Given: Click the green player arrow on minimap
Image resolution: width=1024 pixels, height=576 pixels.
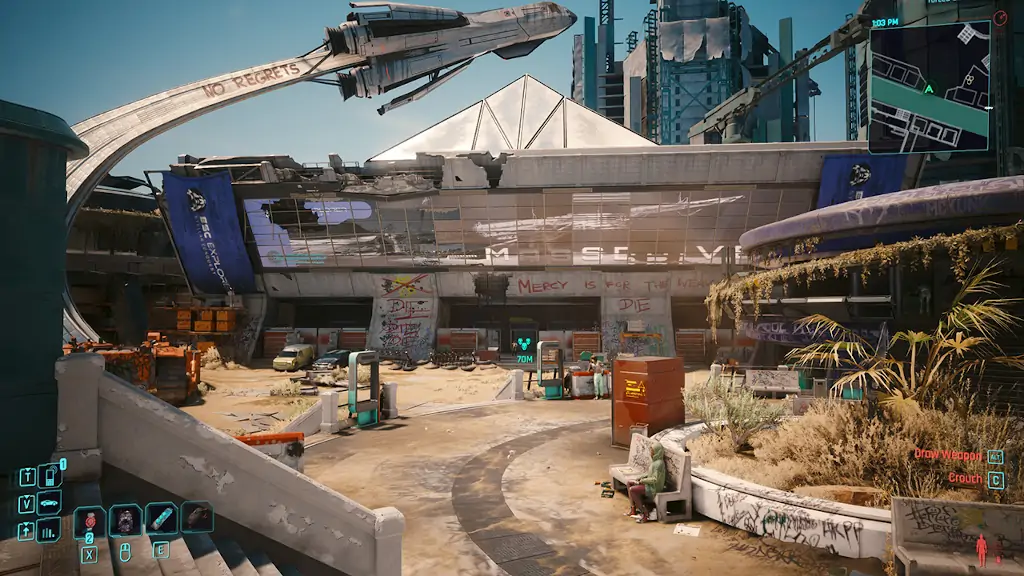Looking at the screenshot, I should click(x=929, y=88).
